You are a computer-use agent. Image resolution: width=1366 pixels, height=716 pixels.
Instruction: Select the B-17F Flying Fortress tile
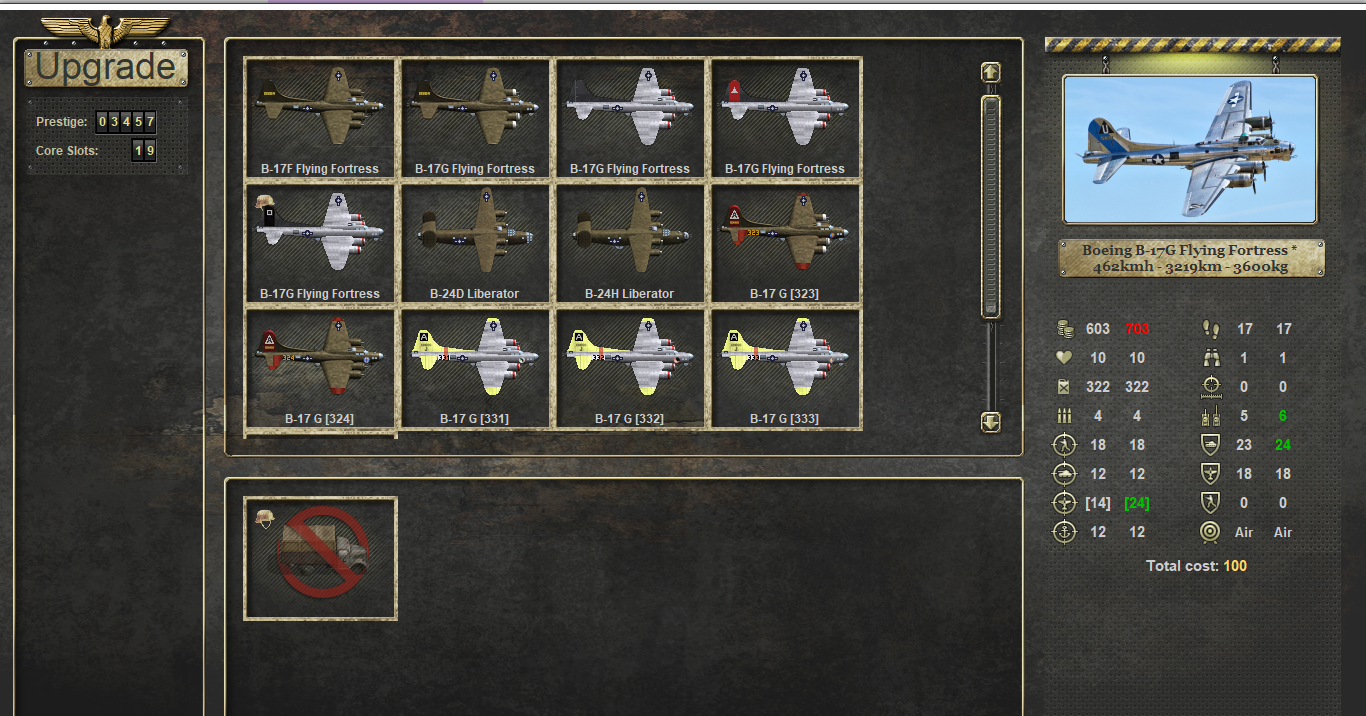click(320, 117)
